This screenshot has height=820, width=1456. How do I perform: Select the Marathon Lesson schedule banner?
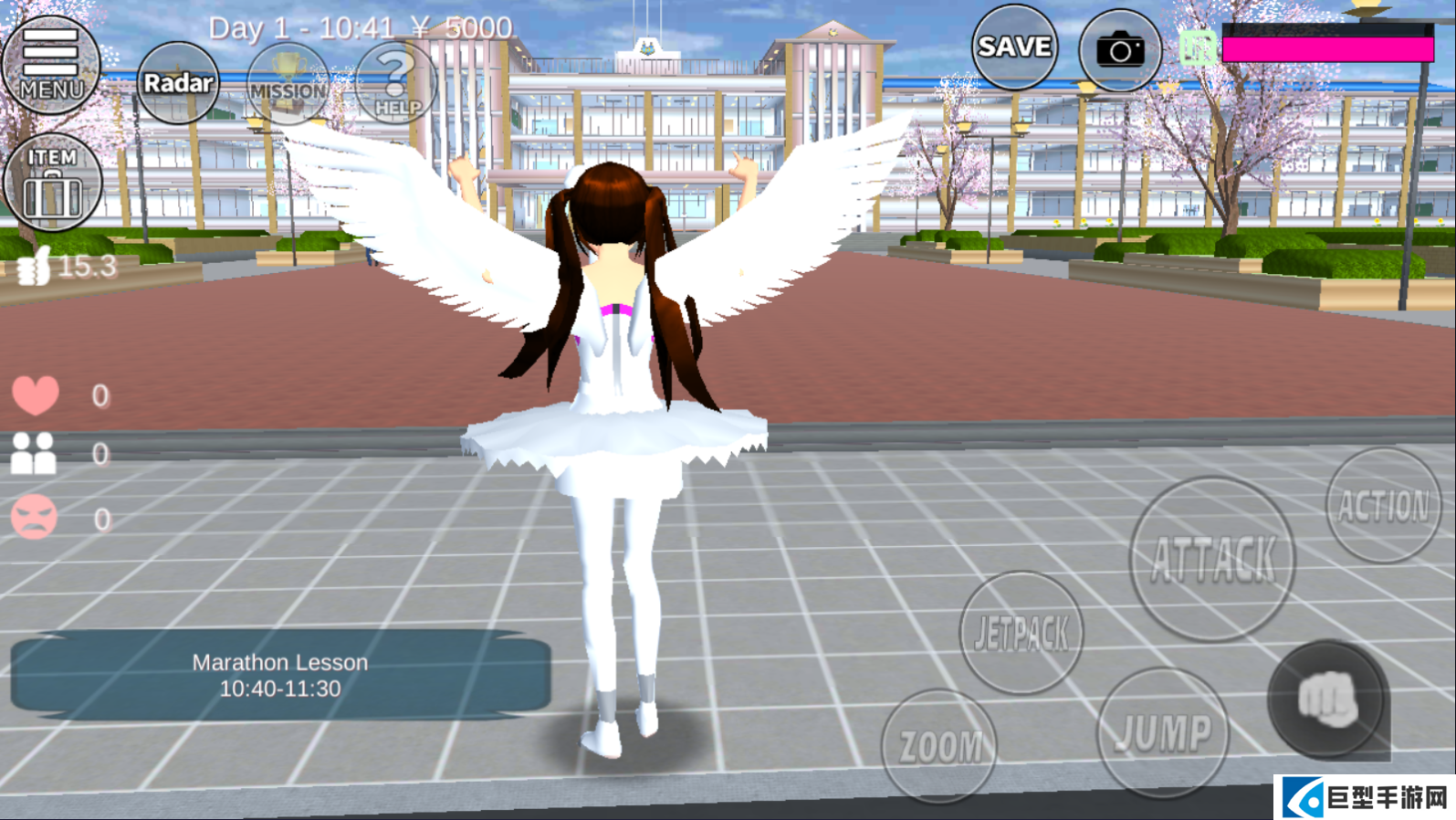[x=280, y=675]
